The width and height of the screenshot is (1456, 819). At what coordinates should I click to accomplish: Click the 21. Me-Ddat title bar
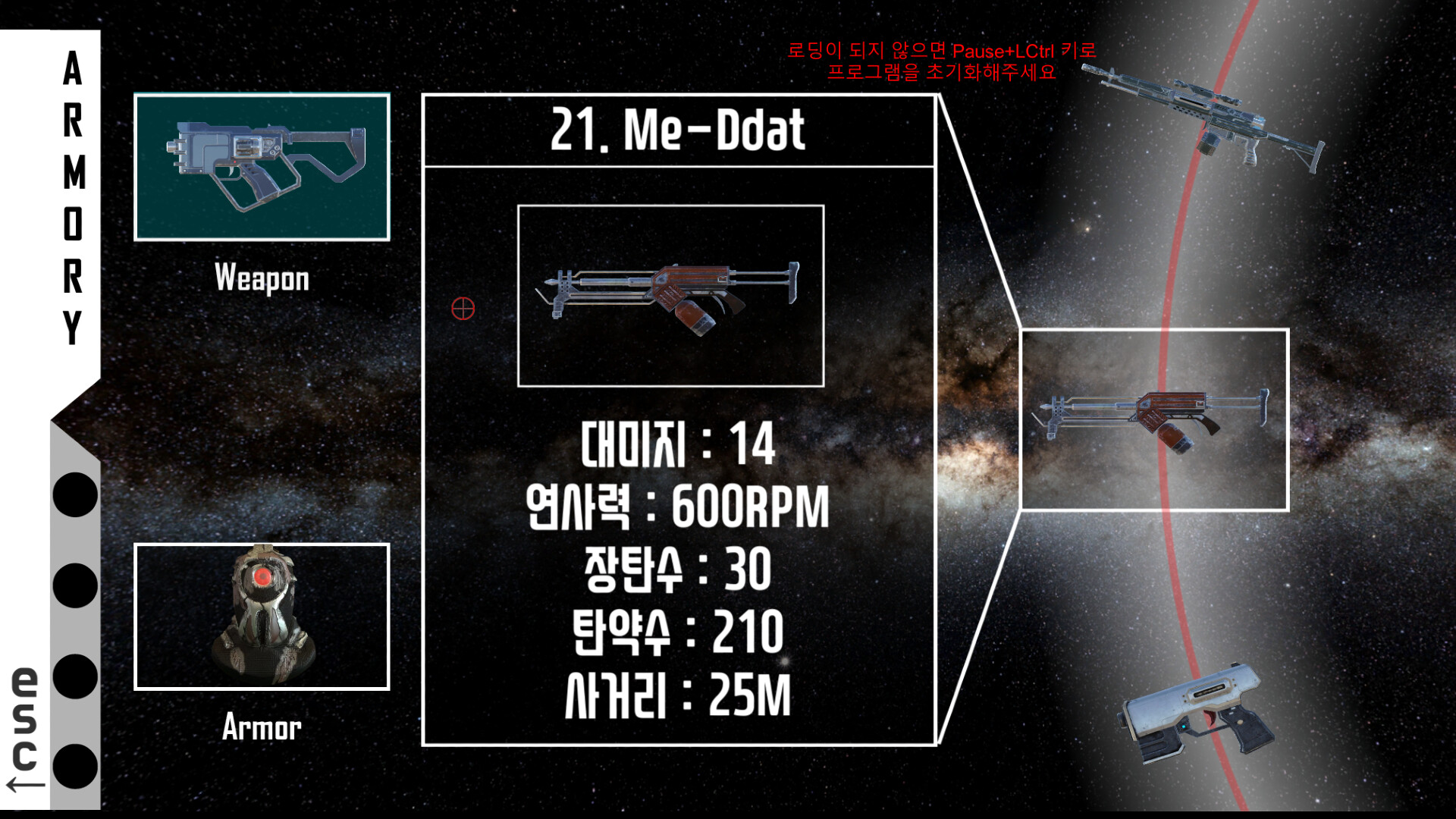tap(679, 130)
